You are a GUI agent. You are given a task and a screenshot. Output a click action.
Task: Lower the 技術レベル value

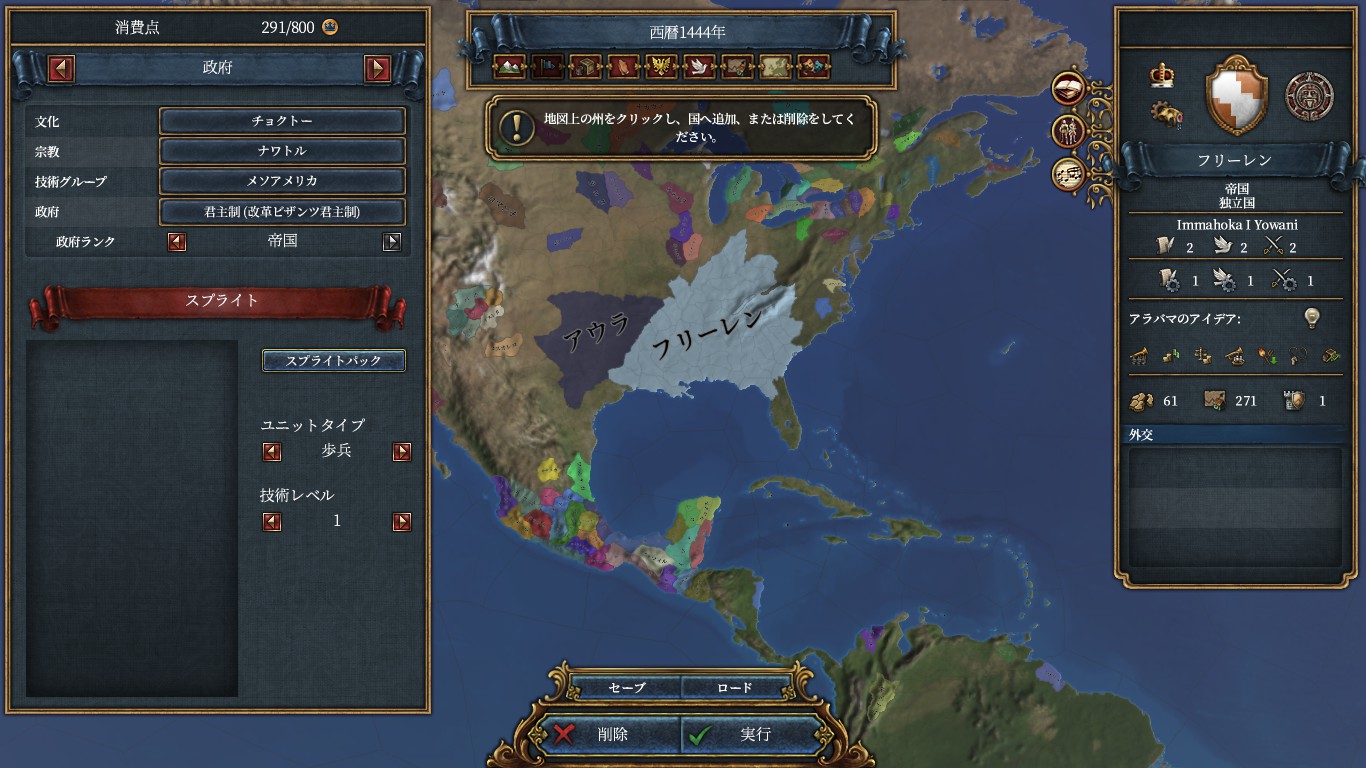tap(272, 522)
